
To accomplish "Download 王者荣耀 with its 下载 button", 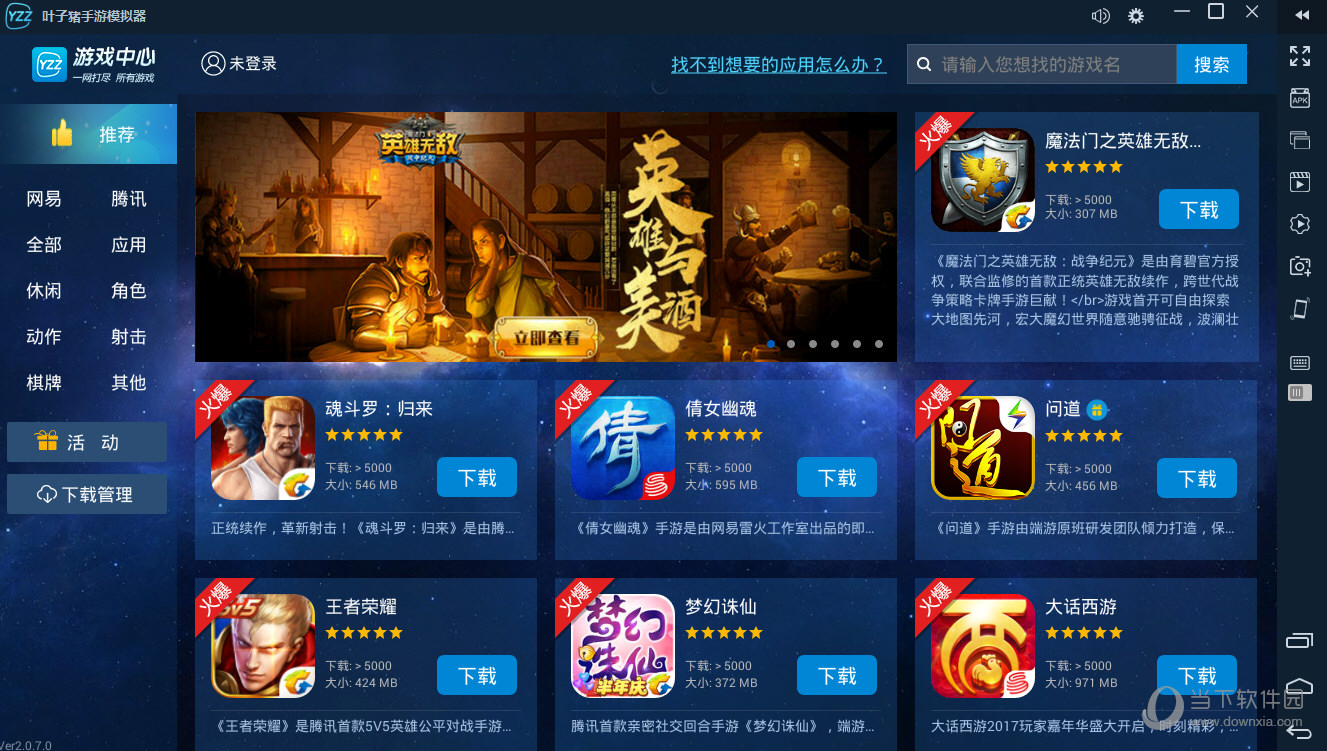I will pos(477,675).
